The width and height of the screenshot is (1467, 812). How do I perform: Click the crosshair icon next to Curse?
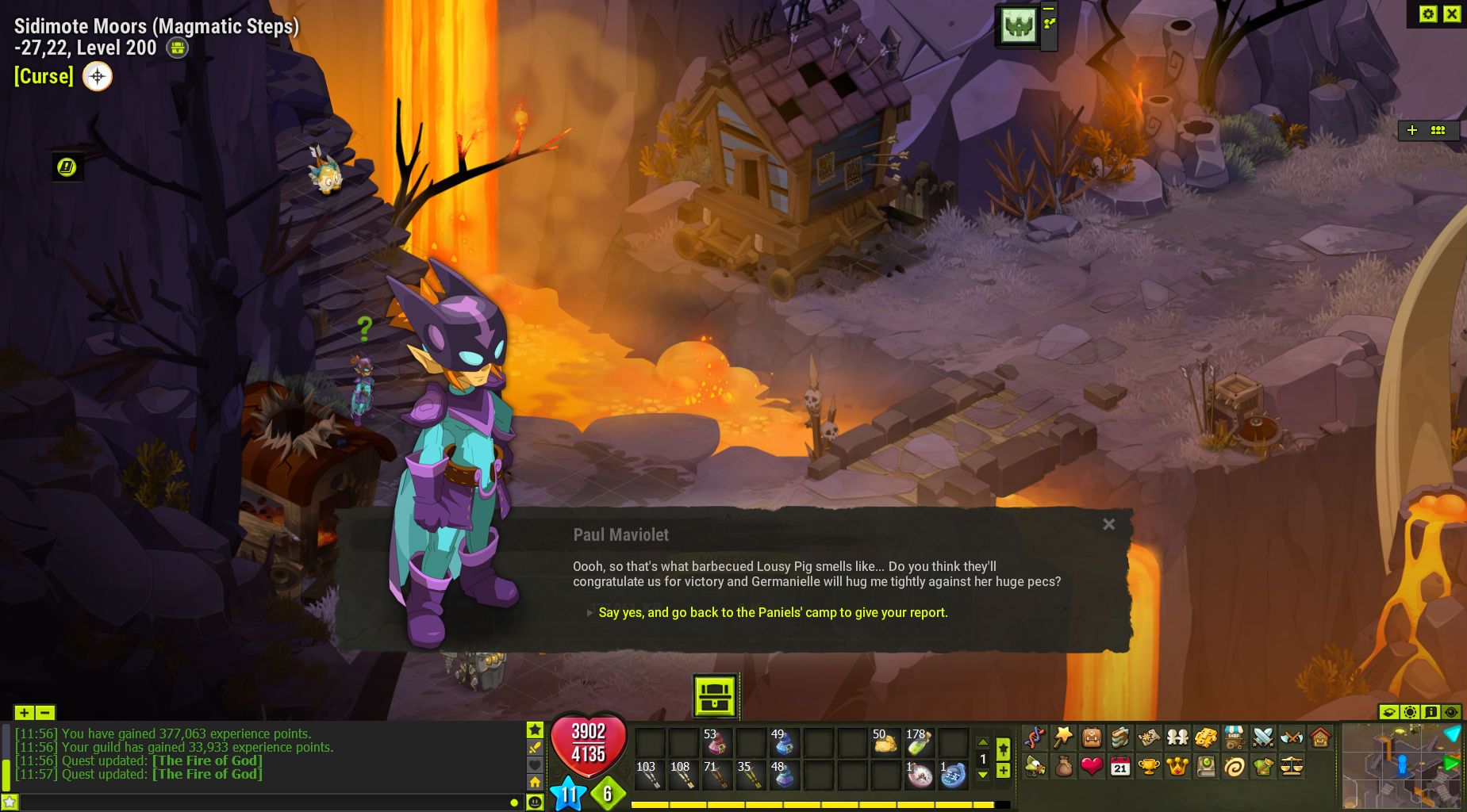tap(98, 76)
